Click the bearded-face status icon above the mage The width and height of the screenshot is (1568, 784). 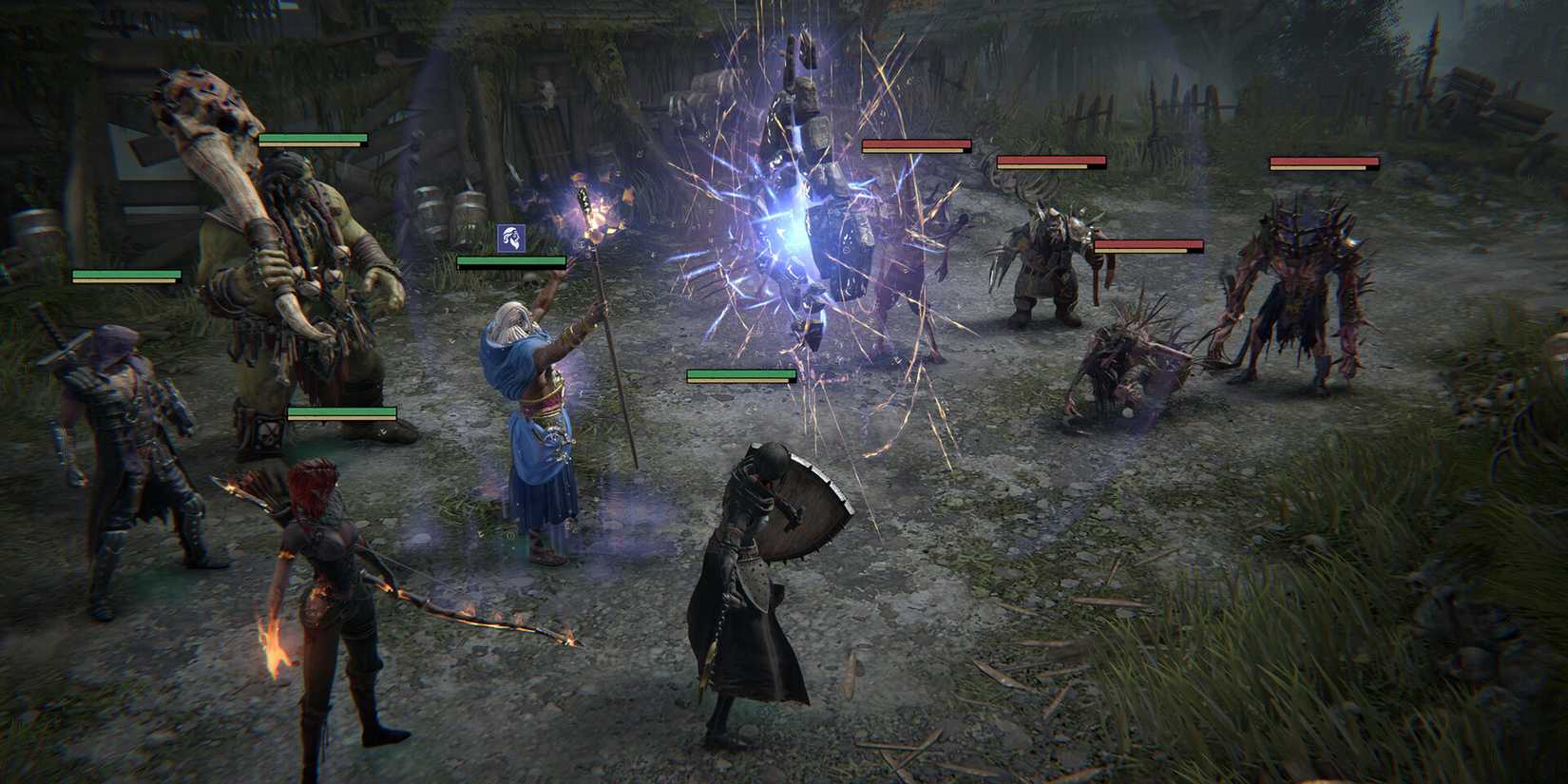pyautogui.click(x=510, y=238)
